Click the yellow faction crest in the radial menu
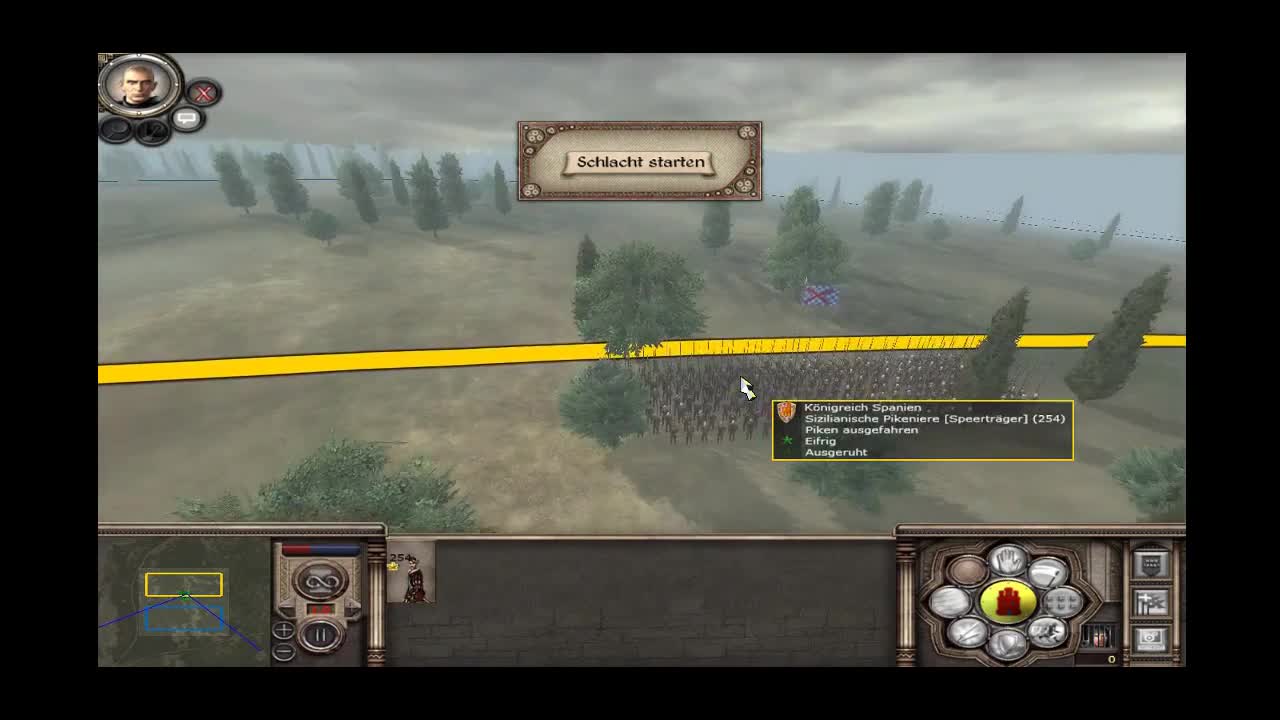The height and width of the screenshot is (720, 1280). coord(1007,600)
